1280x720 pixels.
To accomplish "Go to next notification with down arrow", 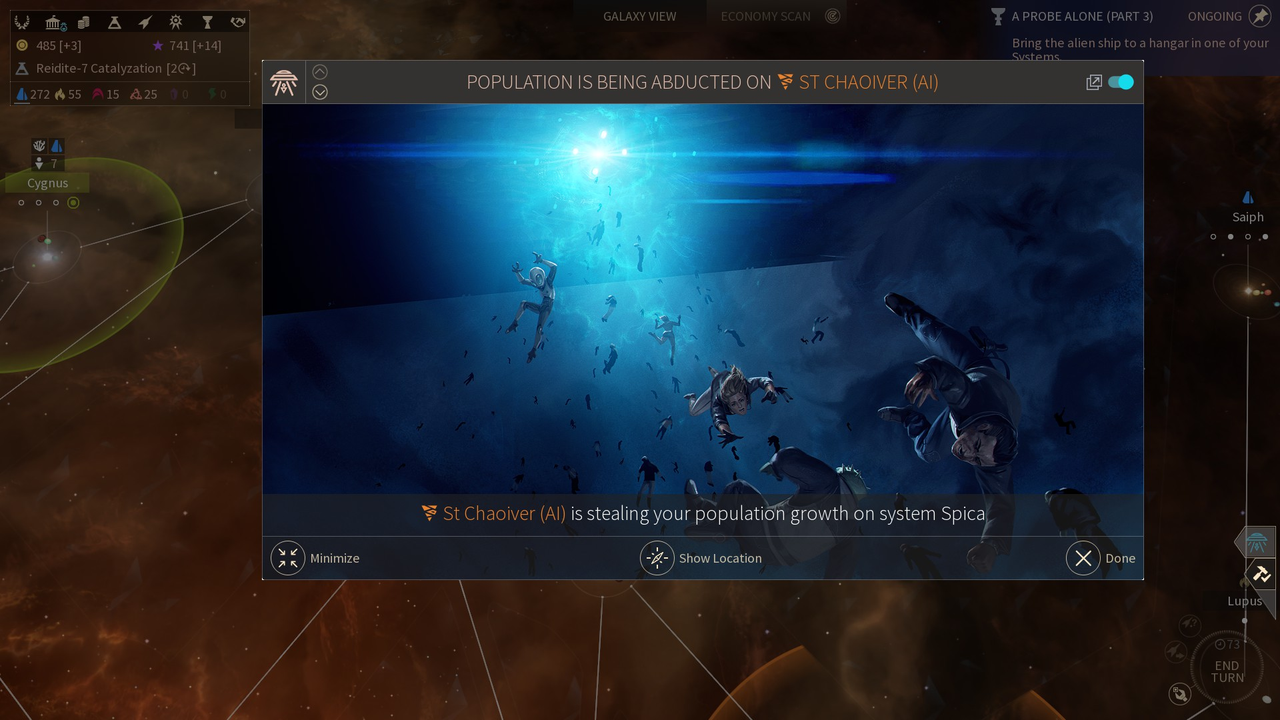I will 320,92.
